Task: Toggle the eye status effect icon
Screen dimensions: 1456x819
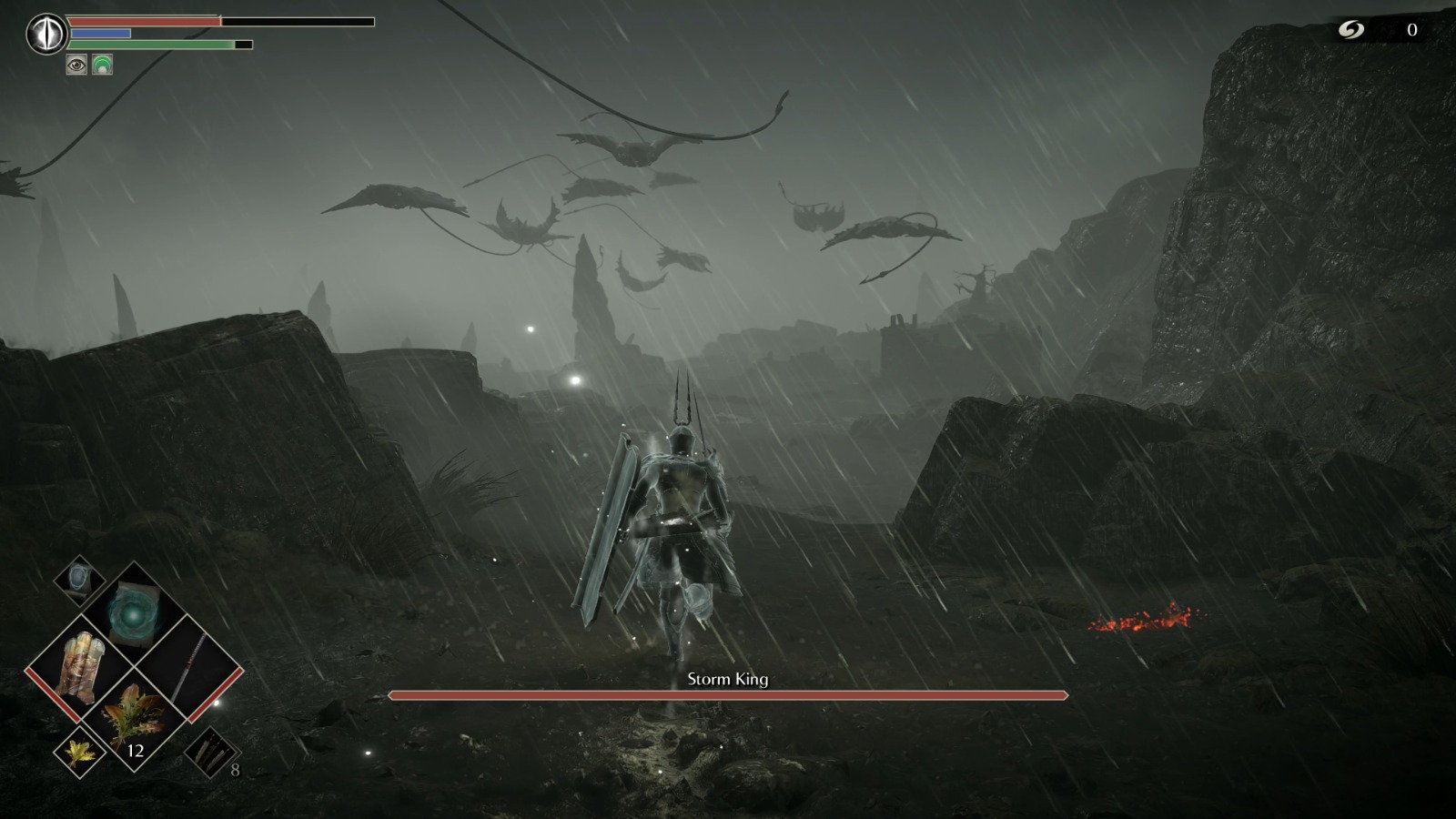Action: [76, 65]
